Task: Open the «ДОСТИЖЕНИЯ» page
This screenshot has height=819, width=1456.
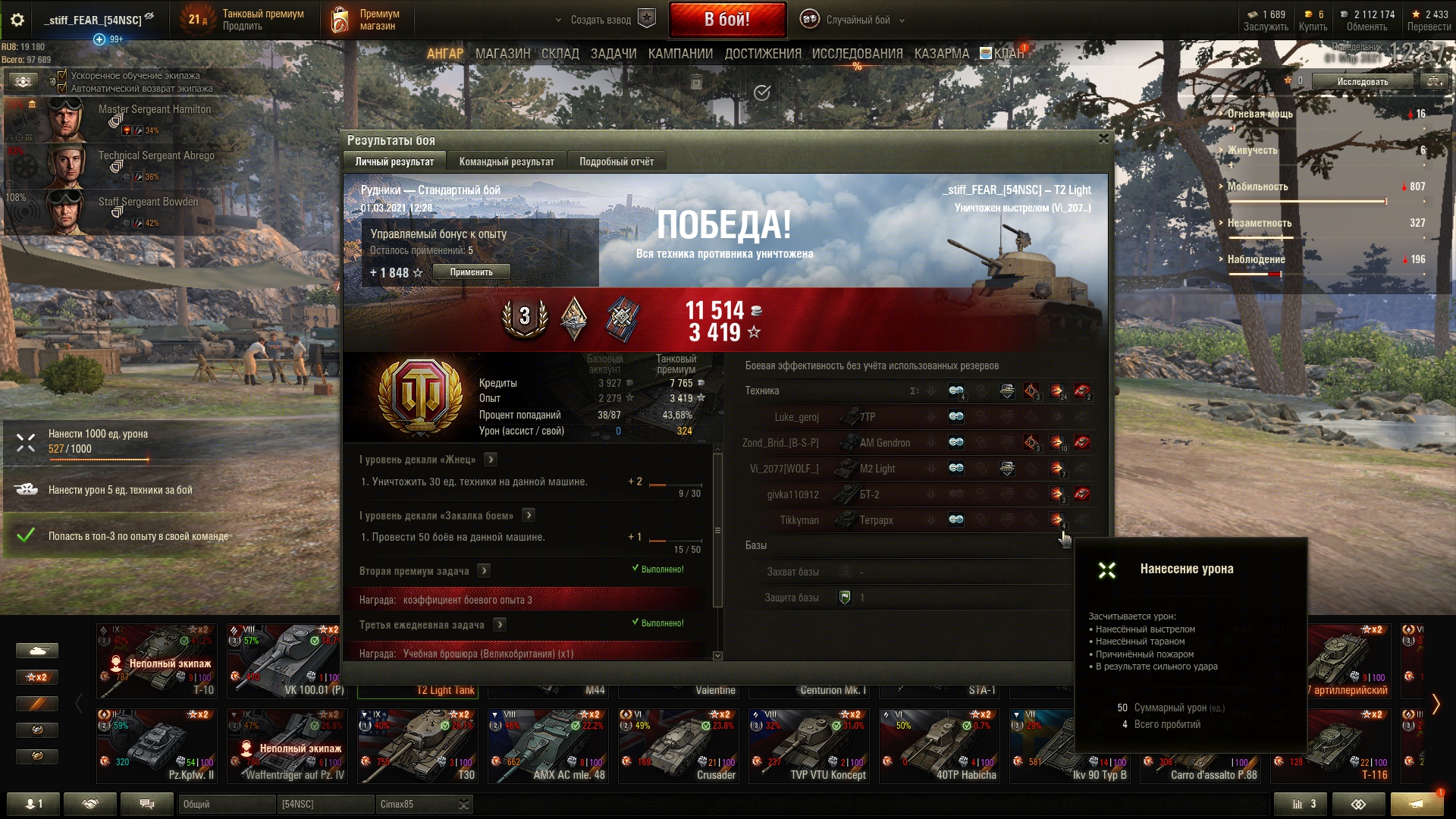Action: click(x=762, y=54)
